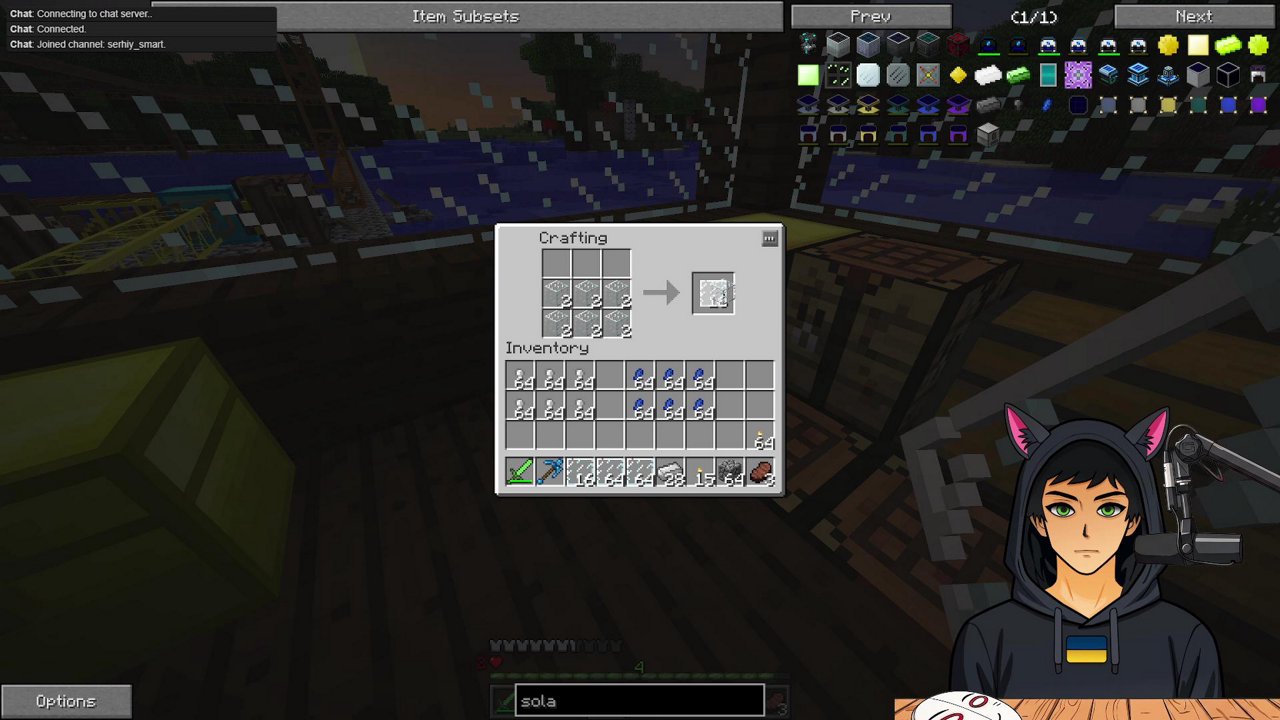Click the chat input field containing 'sola'
This screenshot has height=720, width=1280.
coord(640,701)
